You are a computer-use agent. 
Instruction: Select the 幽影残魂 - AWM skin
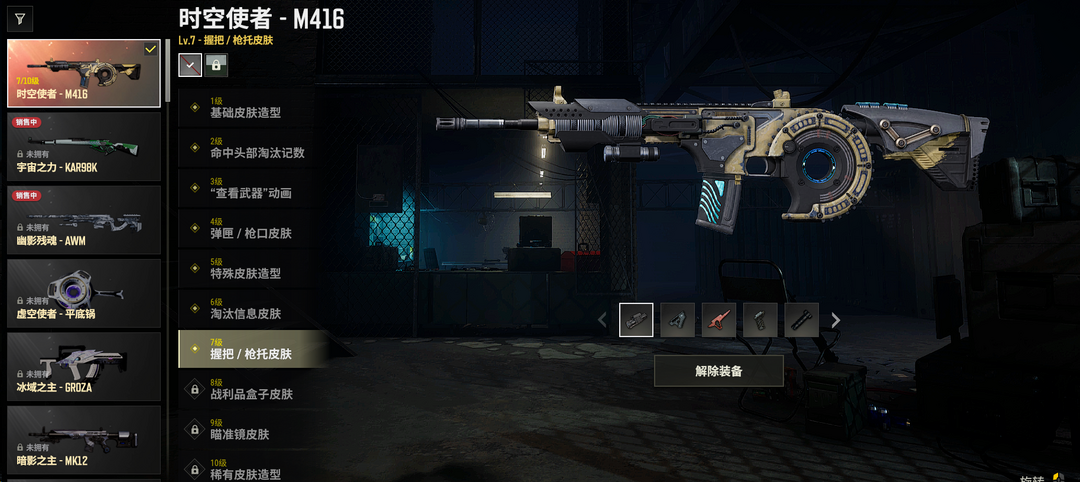(84, 219)
